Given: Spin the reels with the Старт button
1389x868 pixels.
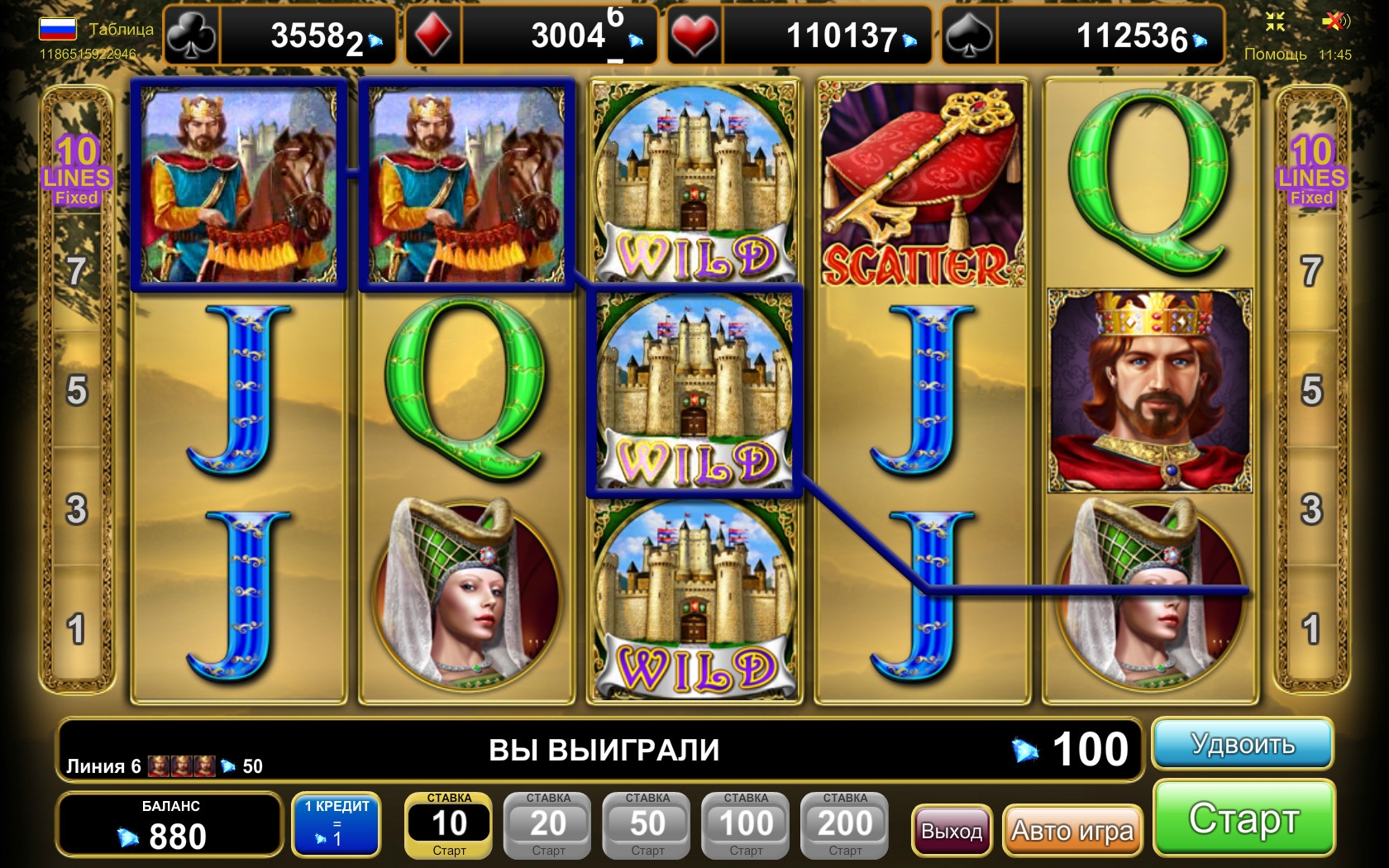Looking at the screenshot, I should click(x=1243, y=818).
